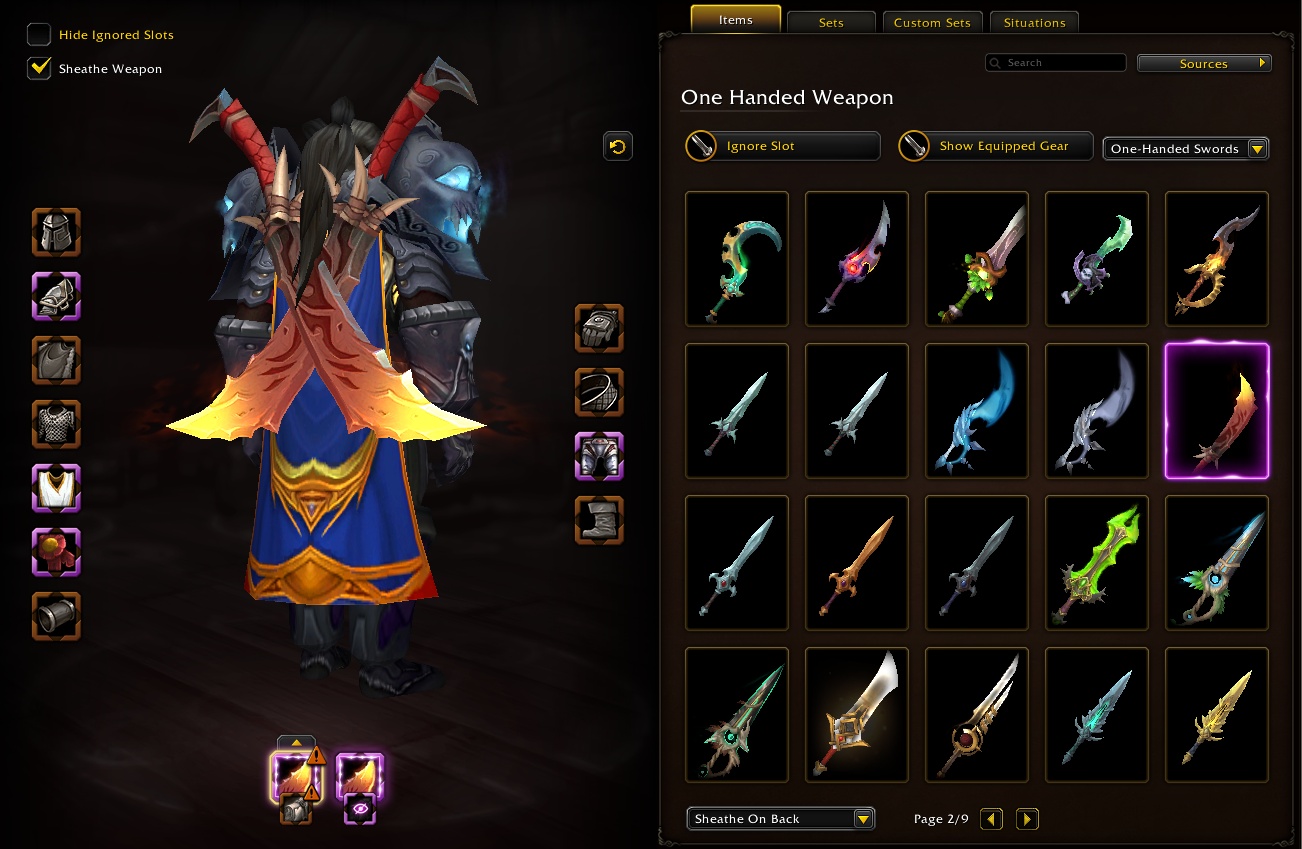Click the Ignore Slot button

pos(782,146)
